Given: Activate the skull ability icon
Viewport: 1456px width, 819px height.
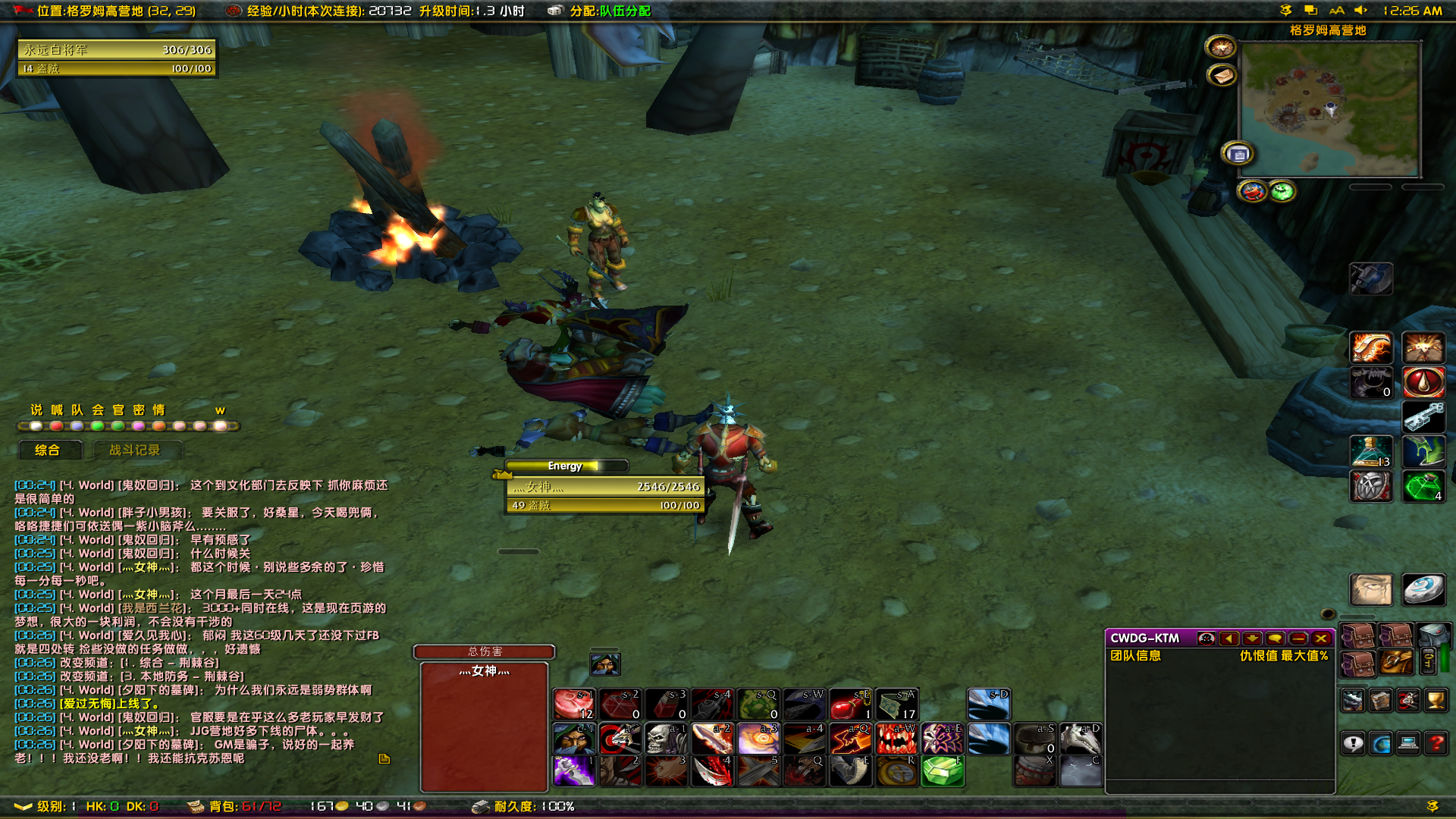Looking at the screenshot, I should tap(666, 739).
